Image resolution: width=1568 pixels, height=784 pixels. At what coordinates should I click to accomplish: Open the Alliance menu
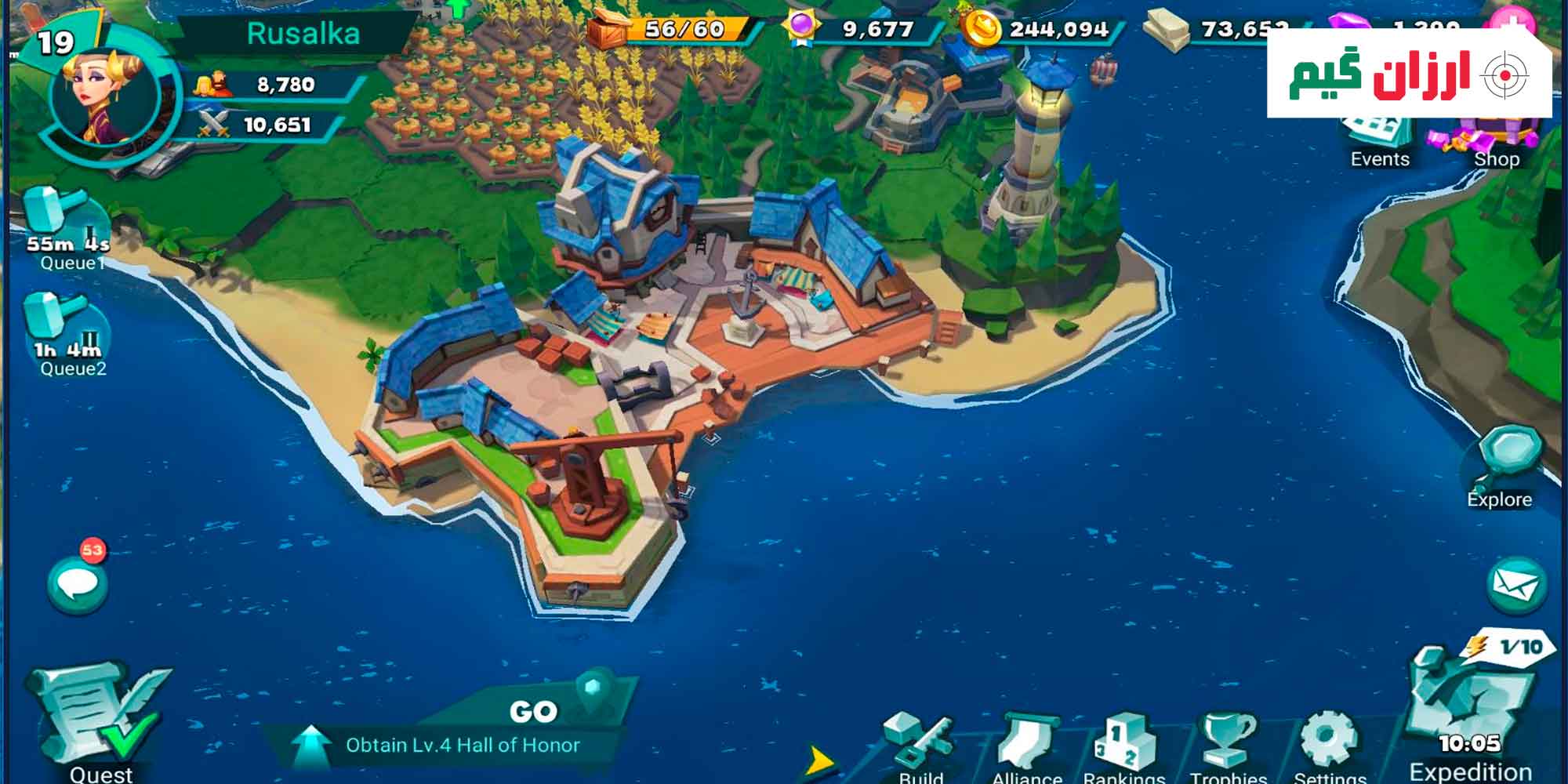pyautogui.click(x=1026, y=746)
